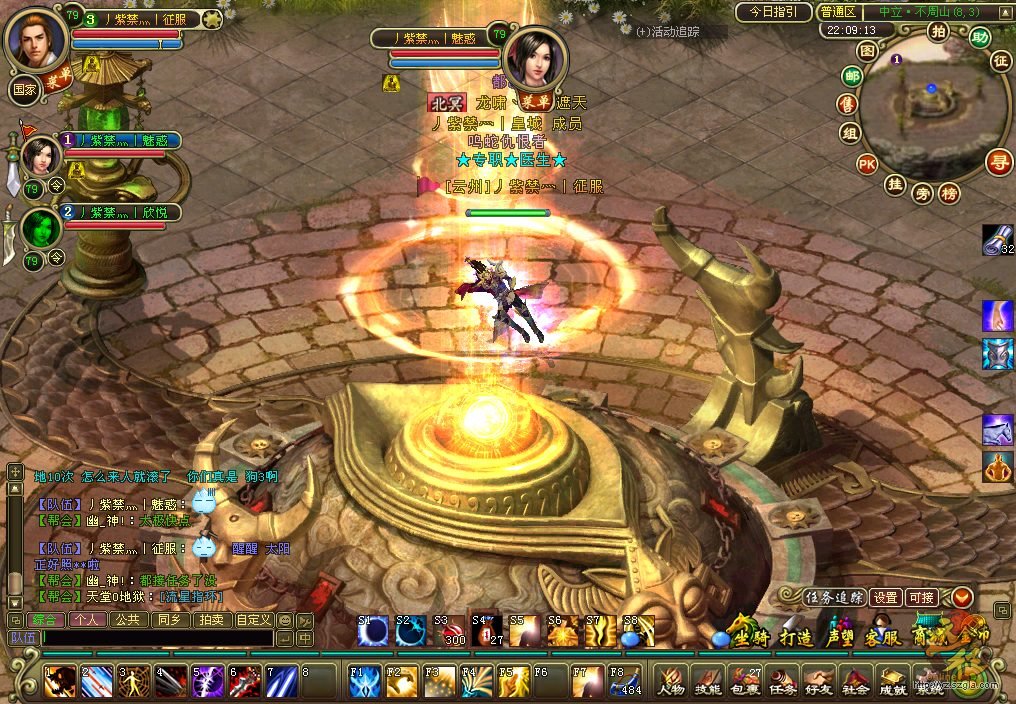The height and width of the screenshot is (704, 1016).
Task: Select party member 欣悦's green portrait
Action: click(x=40, y=228)
